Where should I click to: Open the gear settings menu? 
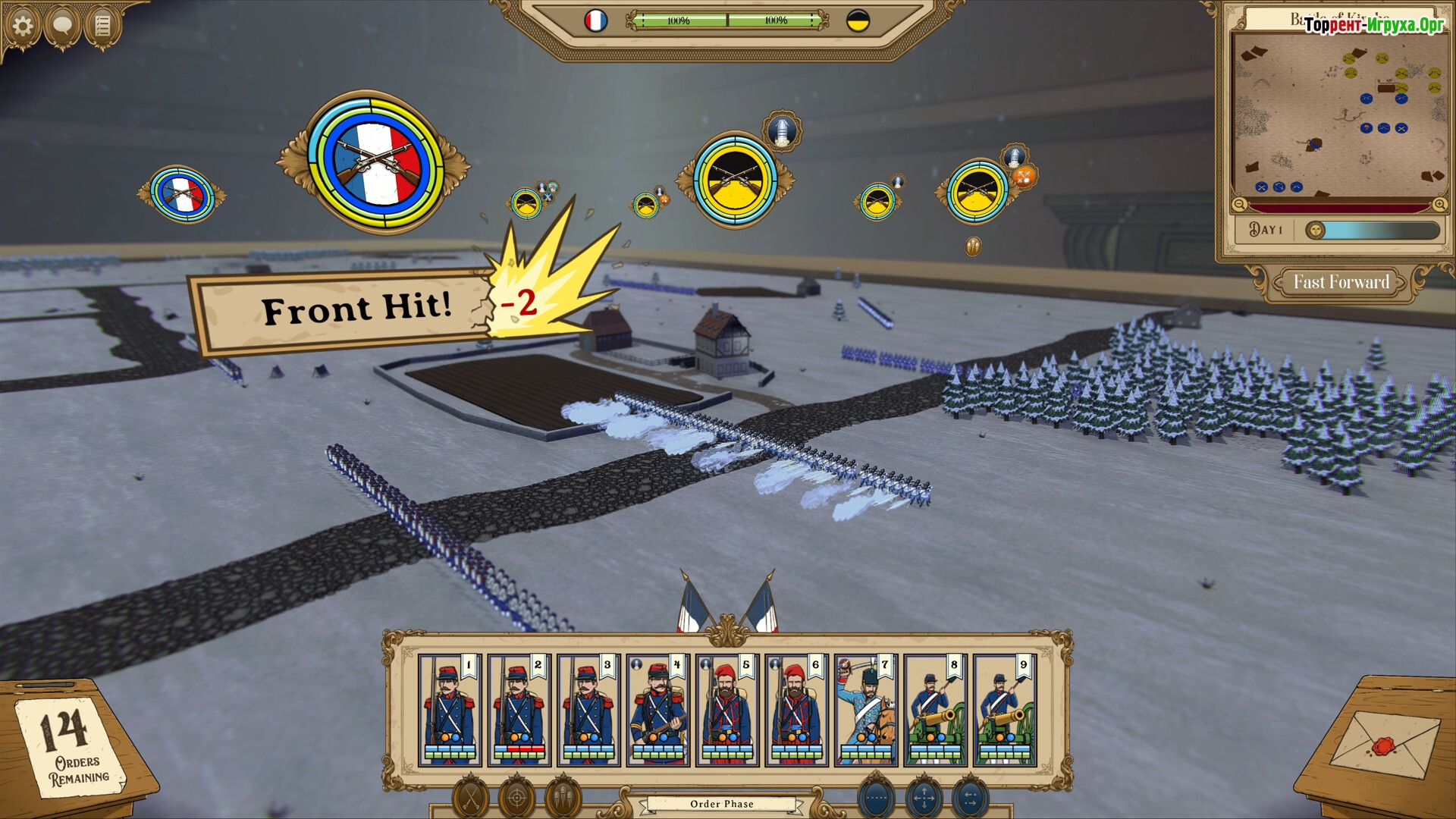pos(23,27)
